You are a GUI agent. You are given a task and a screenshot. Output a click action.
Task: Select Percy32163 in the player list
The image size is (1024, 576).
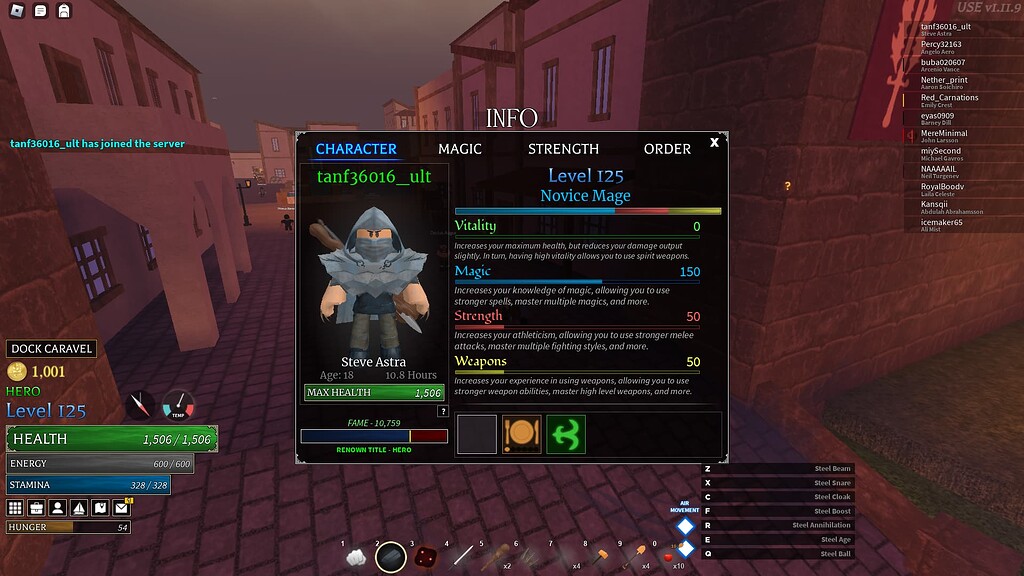pyautogui.click(x=941, y=44)
